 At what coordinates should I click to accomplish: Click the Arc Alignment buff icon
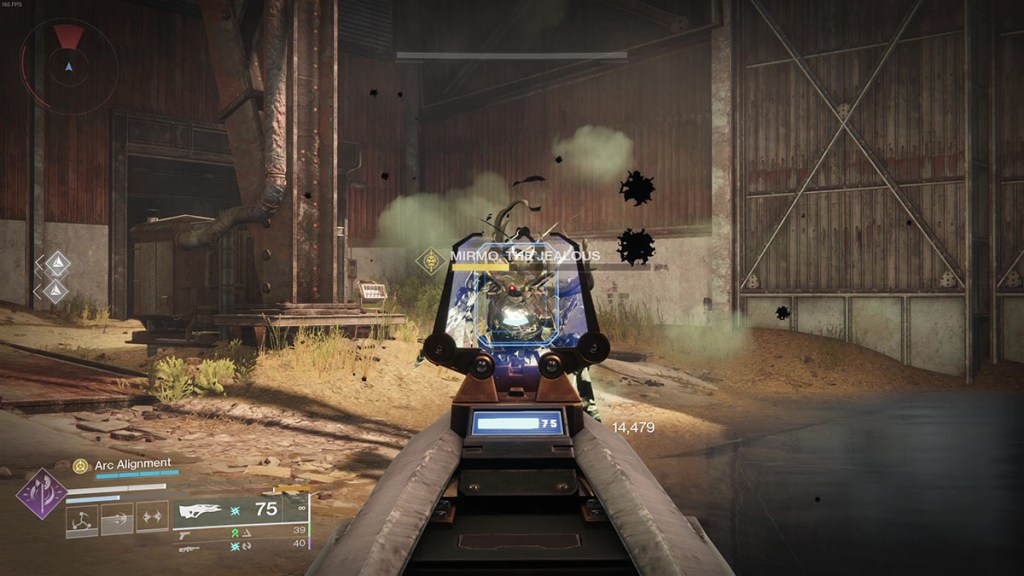tap(81, 465)
